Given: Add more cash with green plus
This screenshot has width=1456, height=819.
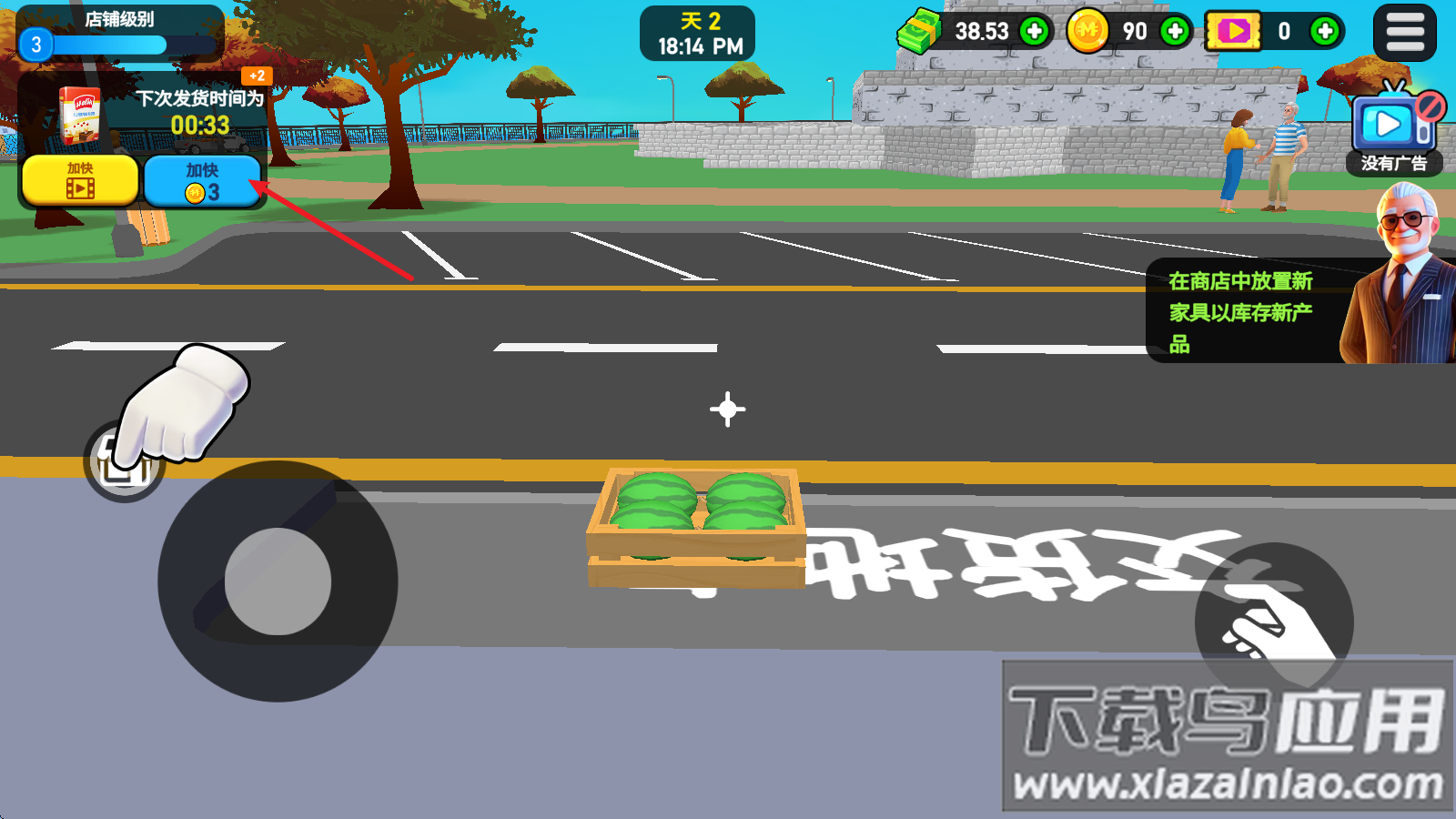Looking at the screenshot, I should [1034, 32].
